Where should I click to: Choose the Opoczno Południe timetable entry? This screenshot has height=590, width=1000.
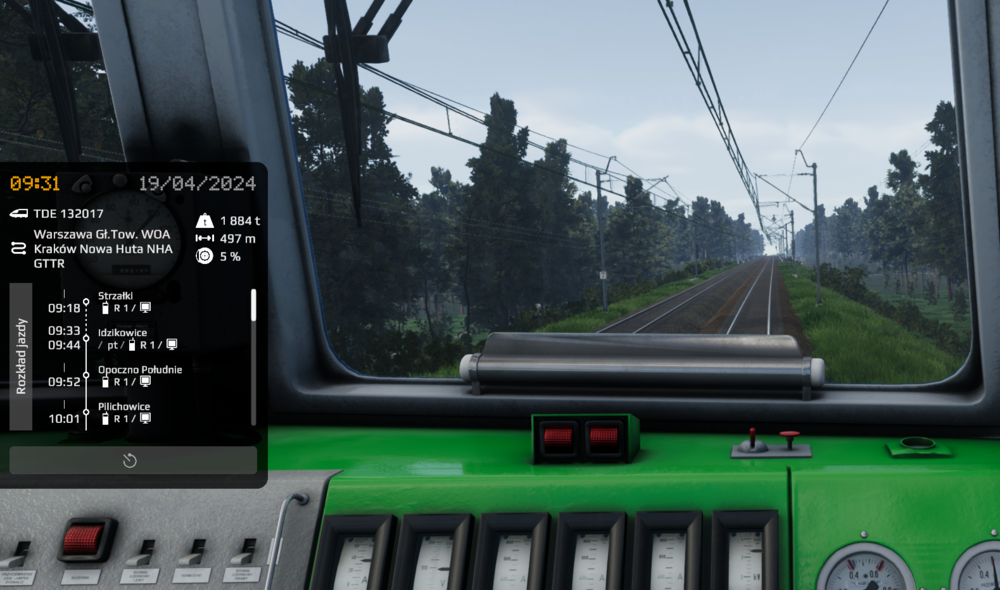[140, 369]
